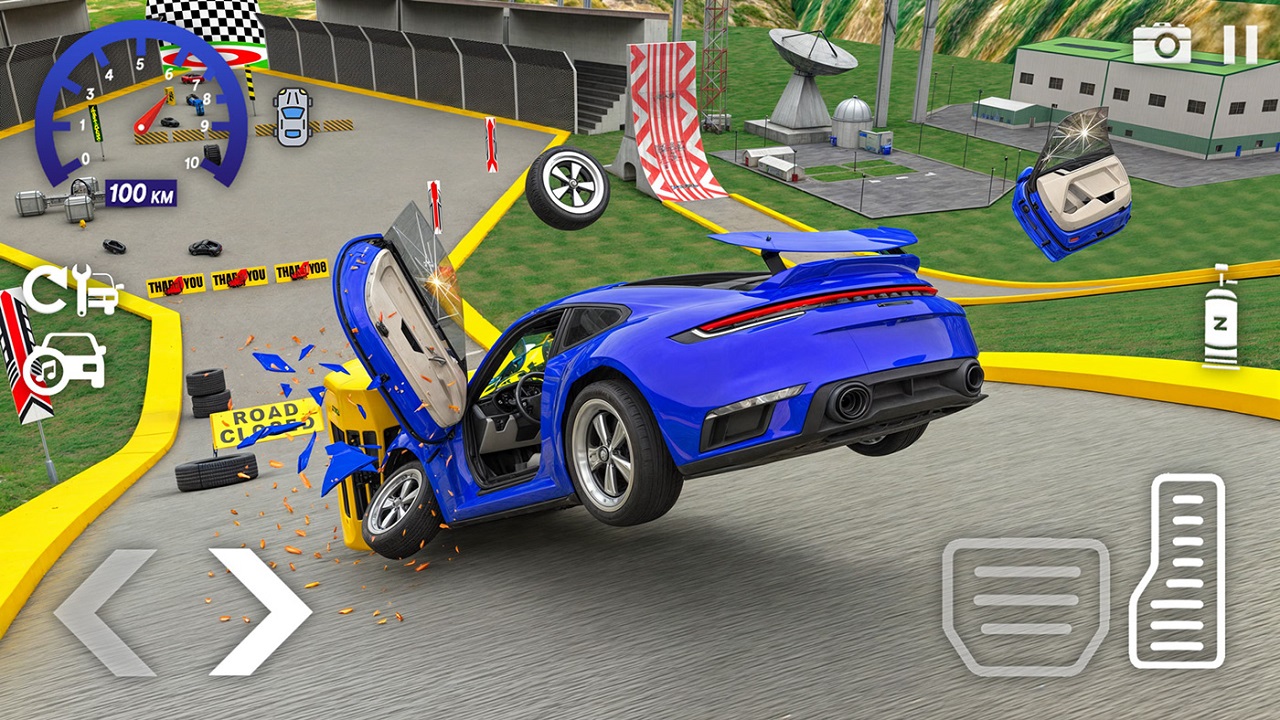Click the speedometer gauge dial
1280x720 pixels.
[140, 103]
